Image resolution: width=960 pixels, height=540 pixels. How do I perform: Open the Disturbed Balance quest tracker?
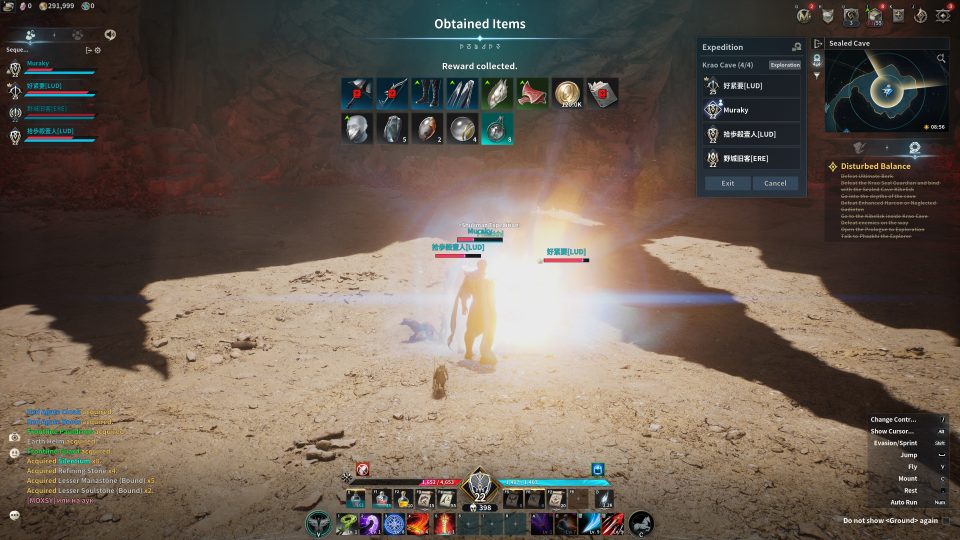point(875,166)
